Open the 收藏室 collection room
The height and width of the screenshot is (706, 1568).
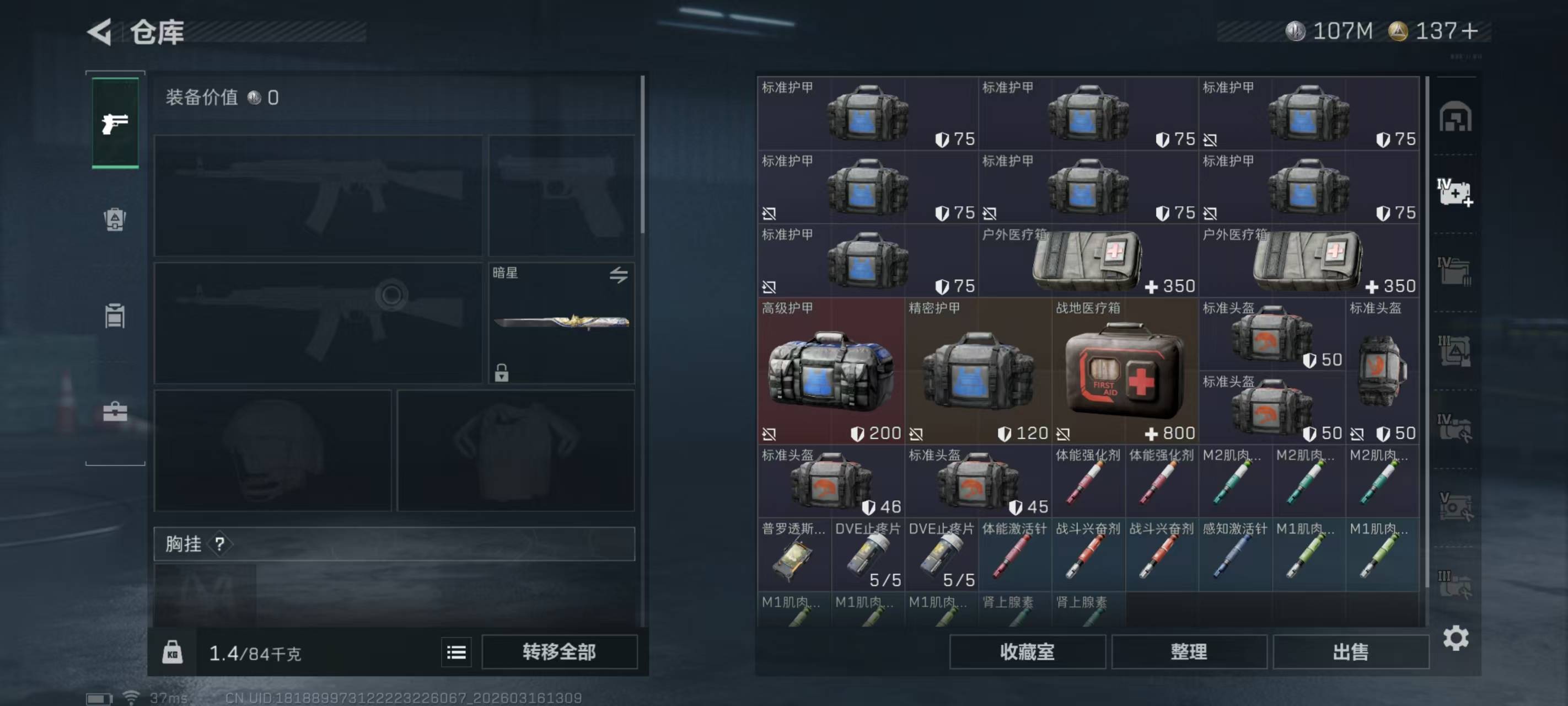[1027, 652]
